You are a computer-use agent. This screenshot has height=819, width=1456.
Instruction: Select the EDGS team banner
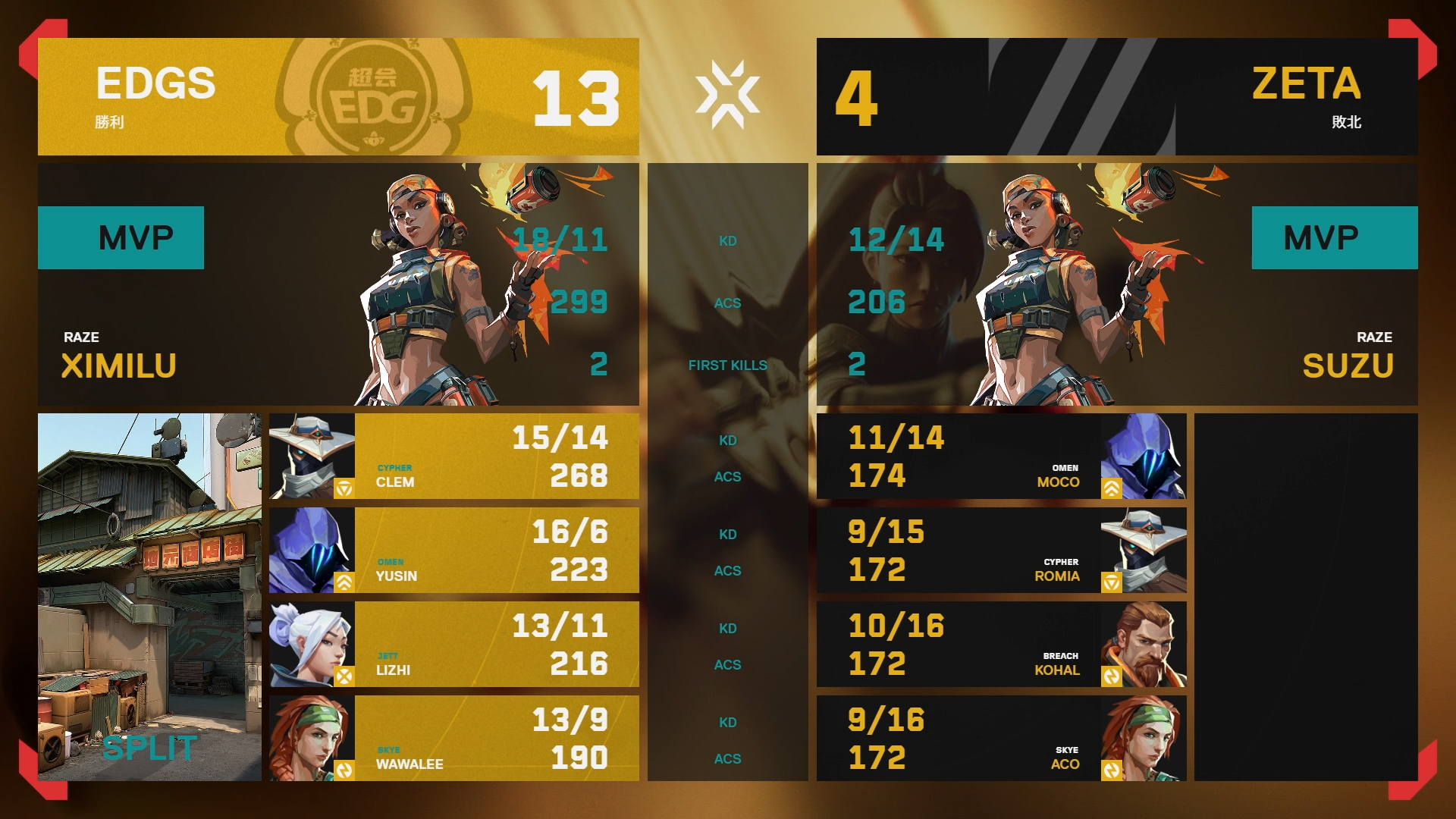338,97
